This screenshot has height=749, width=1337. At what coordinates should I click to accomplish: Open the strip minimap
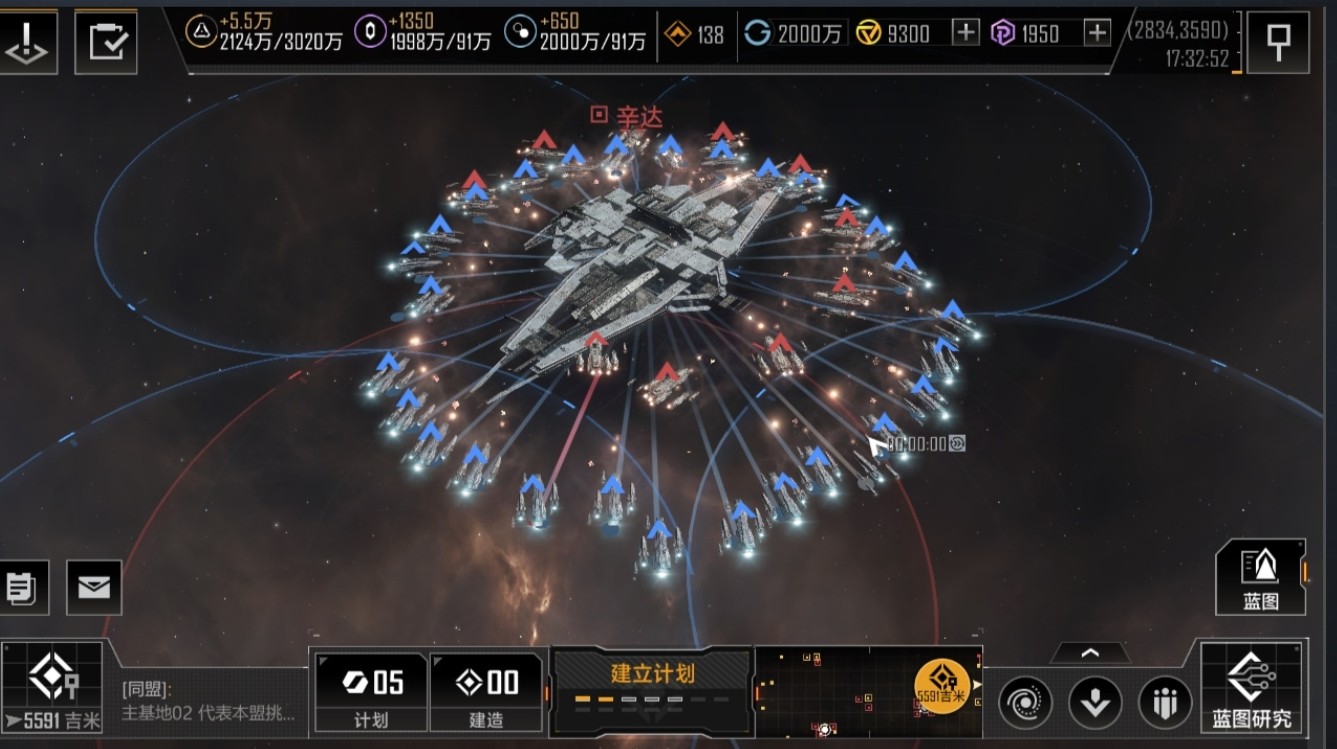coord(840,691)
